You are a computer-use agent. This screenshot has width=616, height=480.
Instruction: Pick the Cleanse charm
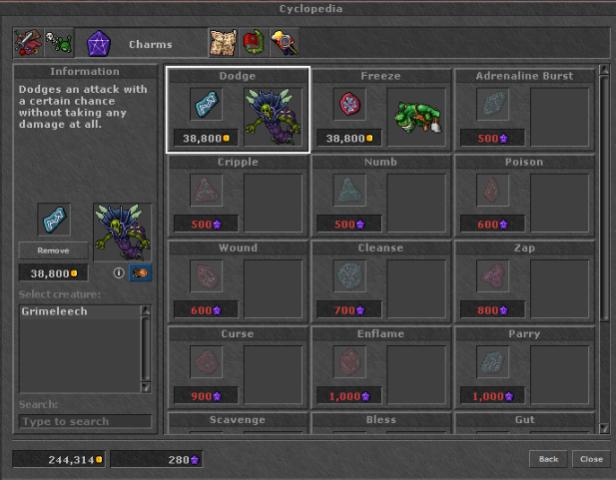tap(380, 281)
